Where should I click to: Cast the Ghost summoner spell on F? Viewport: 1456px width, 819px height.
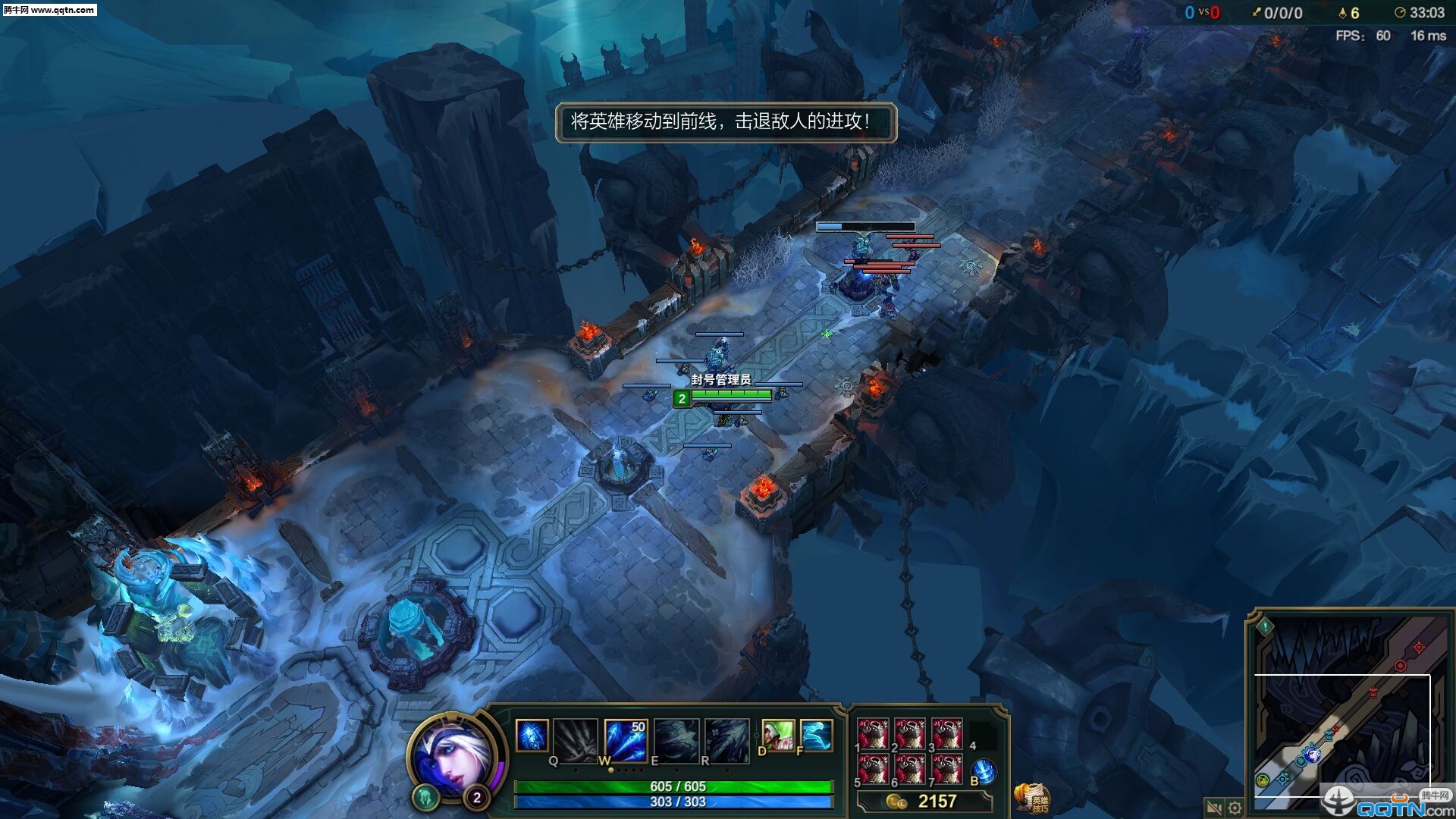pos(816,735)
